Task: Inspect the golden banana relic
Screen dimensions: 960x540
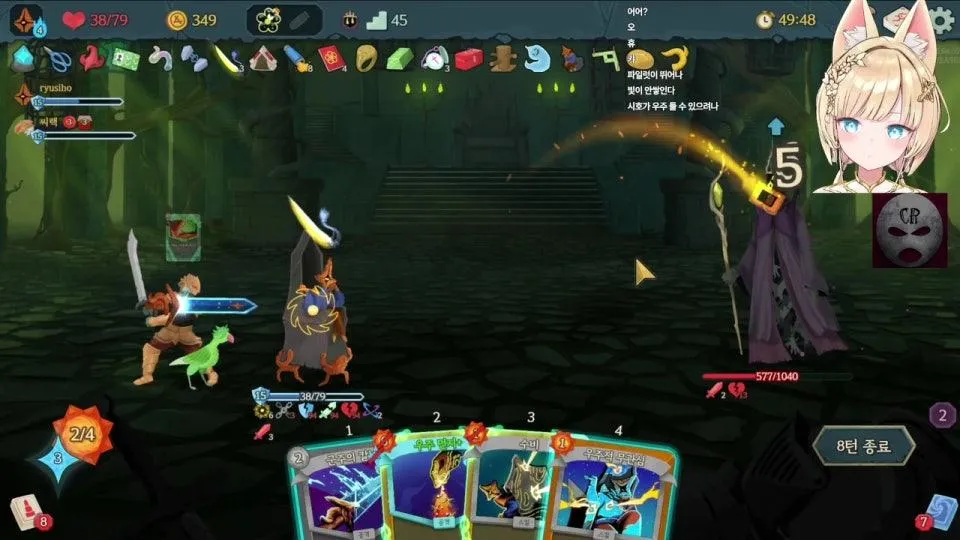Action: point(675,58)
